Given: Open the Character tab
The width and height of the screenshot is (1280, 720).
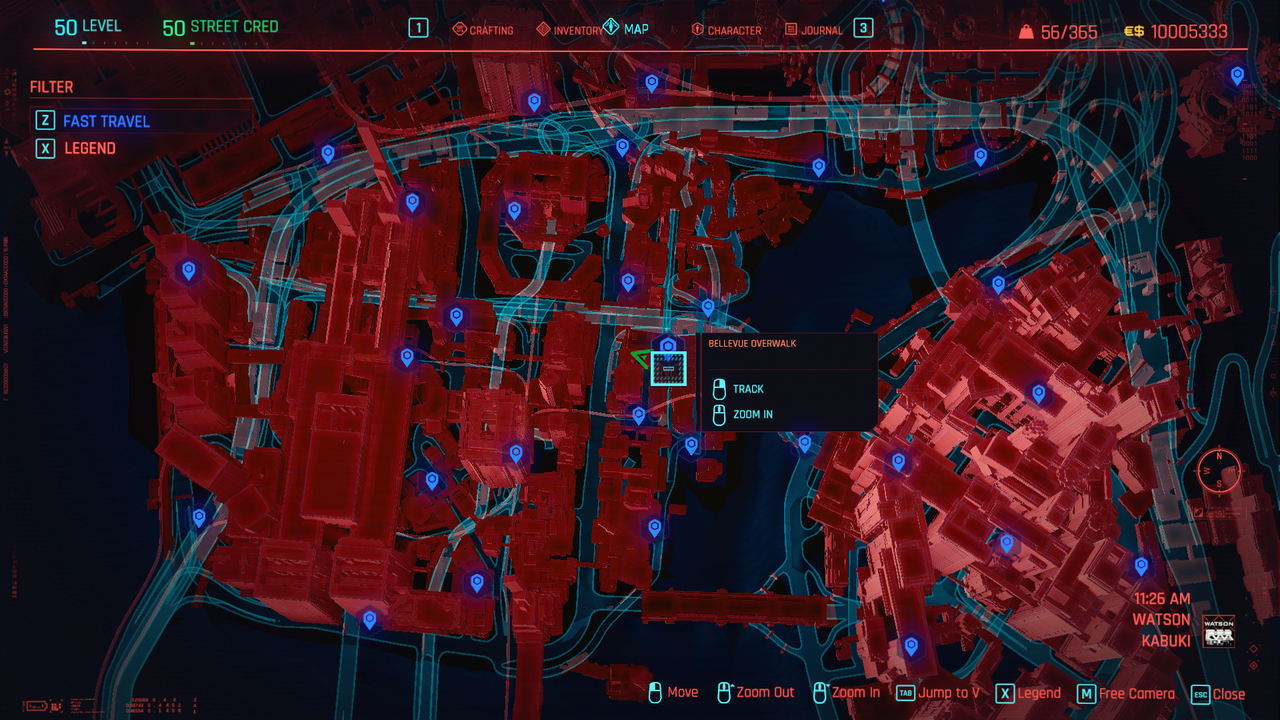Looking at the screenshot, I should [725, 30].
